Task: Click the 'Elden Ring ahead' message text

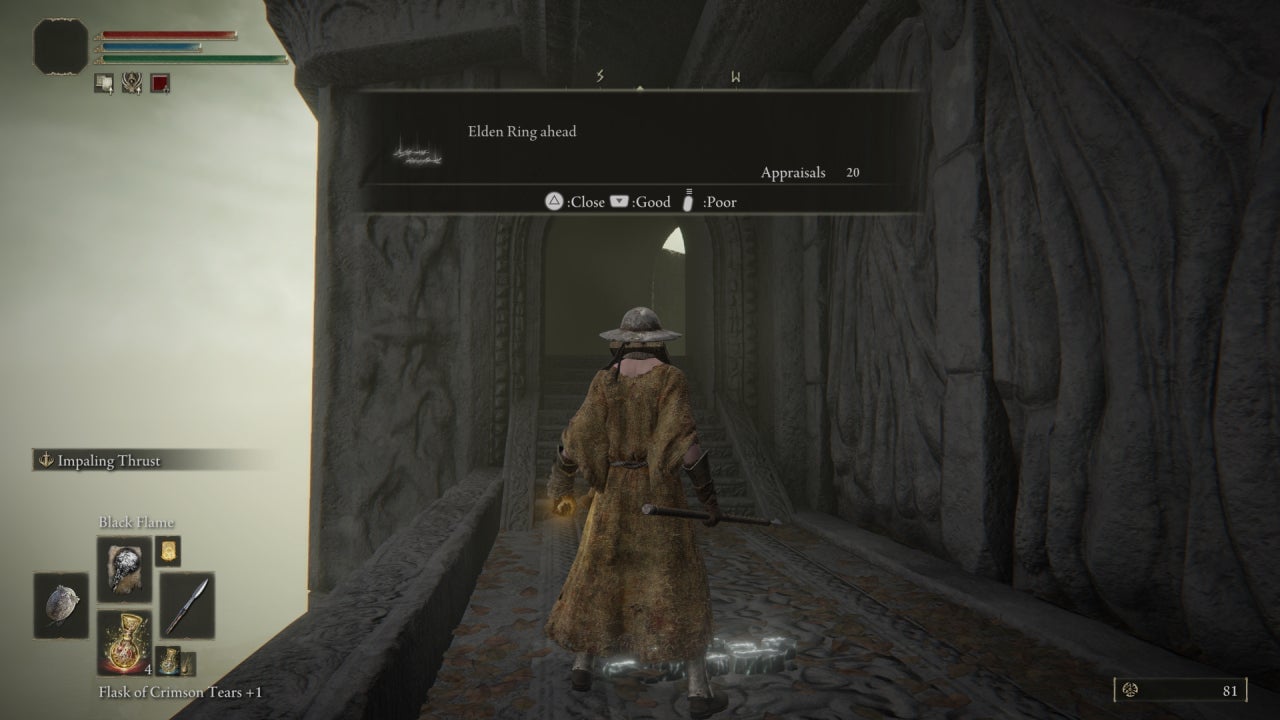Action: [522, 131]
